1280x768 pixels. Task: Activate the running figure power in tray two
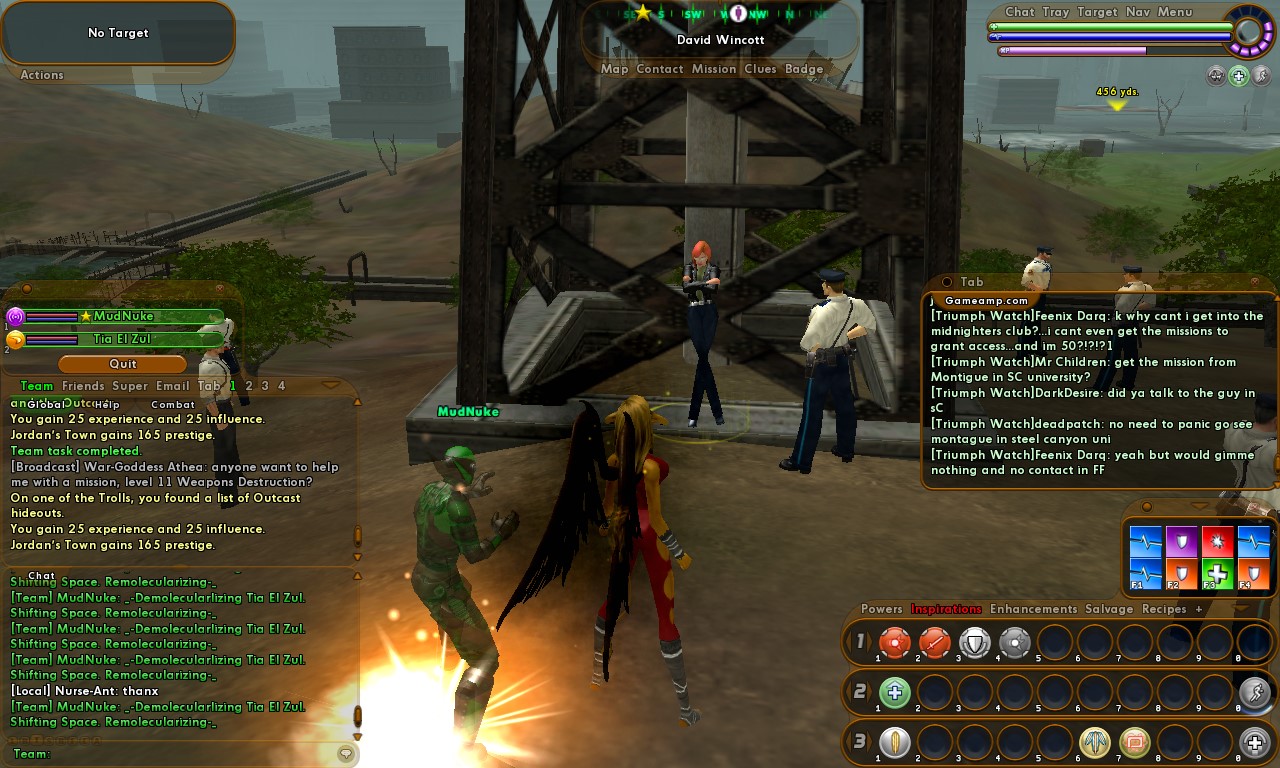coord(1254,692)
